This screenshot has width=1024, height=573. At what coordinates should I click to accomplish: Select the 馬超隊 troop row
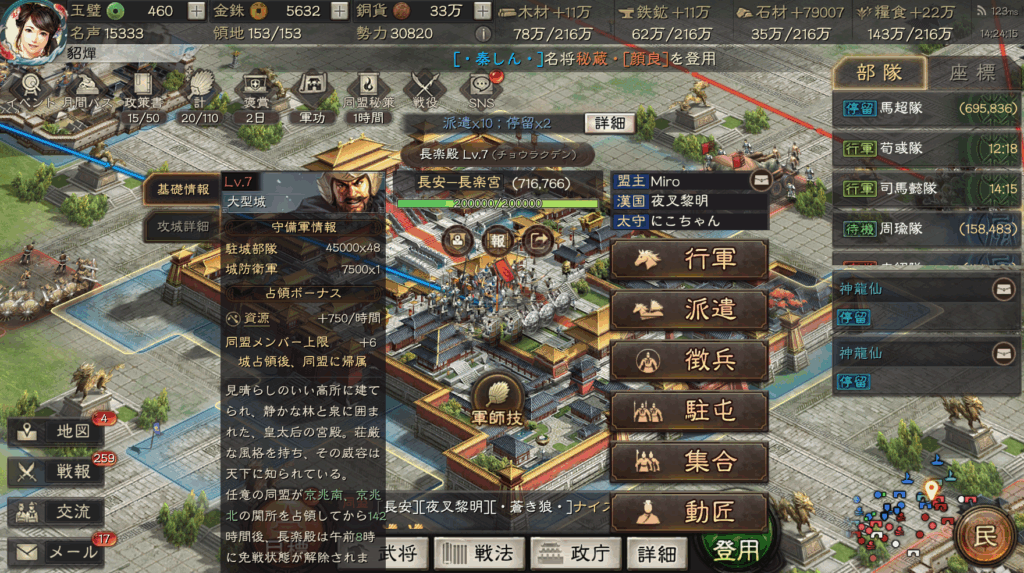pos(924,108)
